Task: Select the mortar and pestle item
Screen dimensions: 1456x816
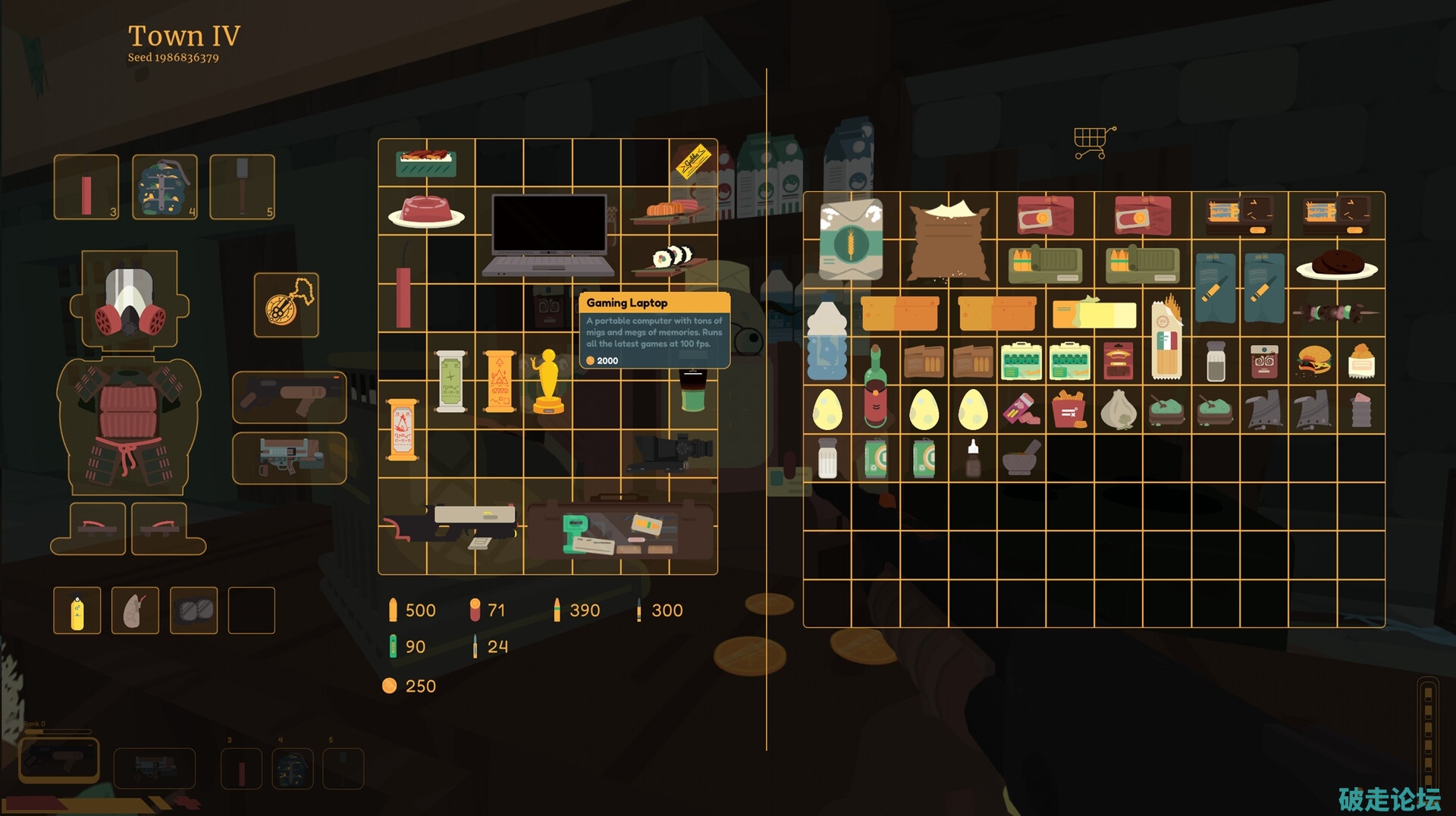Action: tap(1021, 458)
